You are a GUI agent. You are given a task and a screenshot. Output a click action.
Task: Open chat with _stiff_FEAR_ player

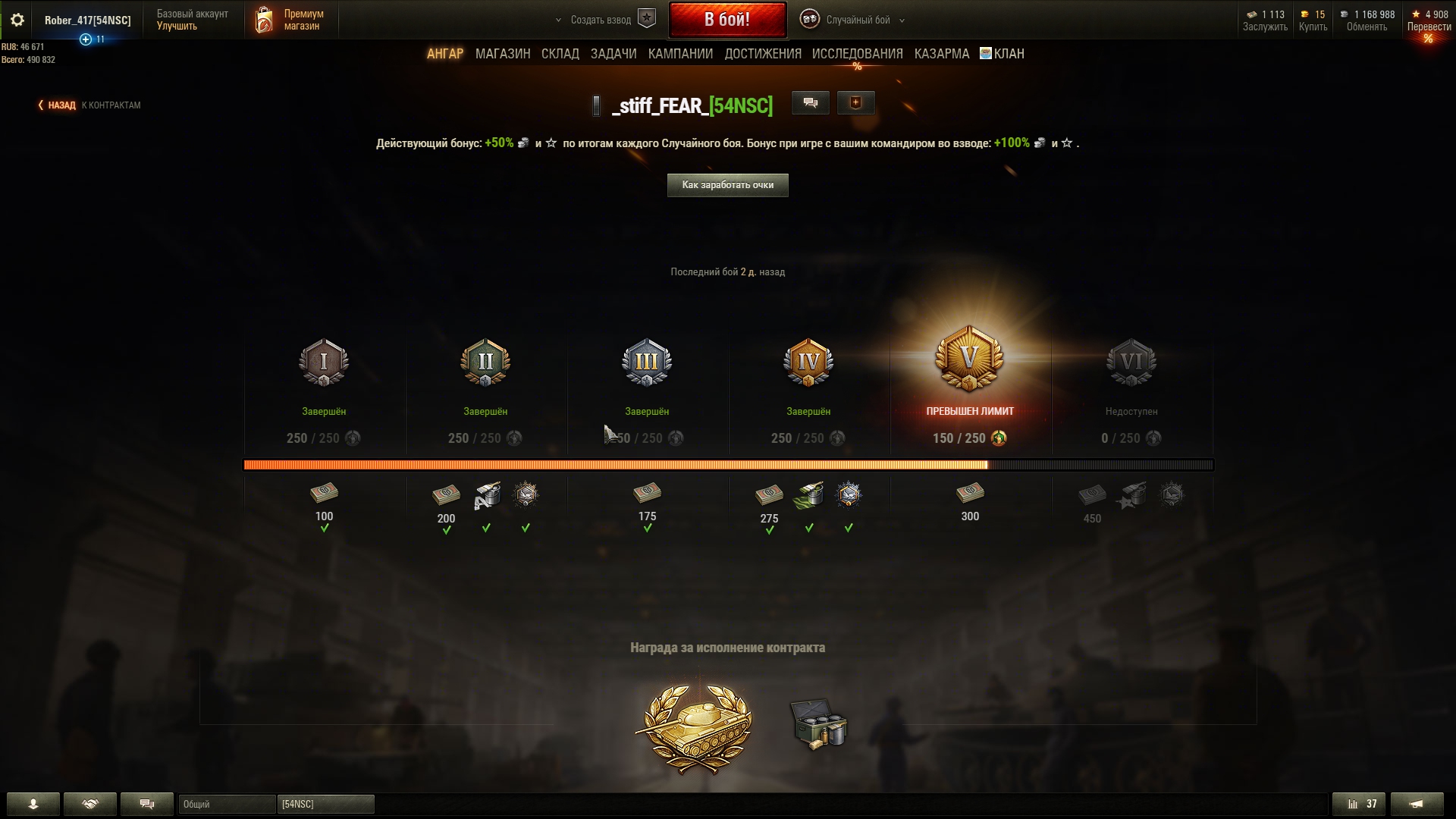810,103
